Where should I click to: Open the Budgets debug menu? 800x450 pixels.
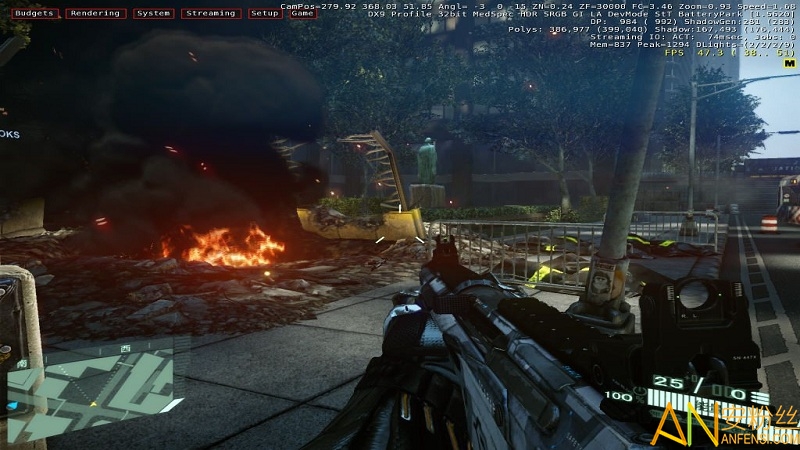click(x=32, y=14)
